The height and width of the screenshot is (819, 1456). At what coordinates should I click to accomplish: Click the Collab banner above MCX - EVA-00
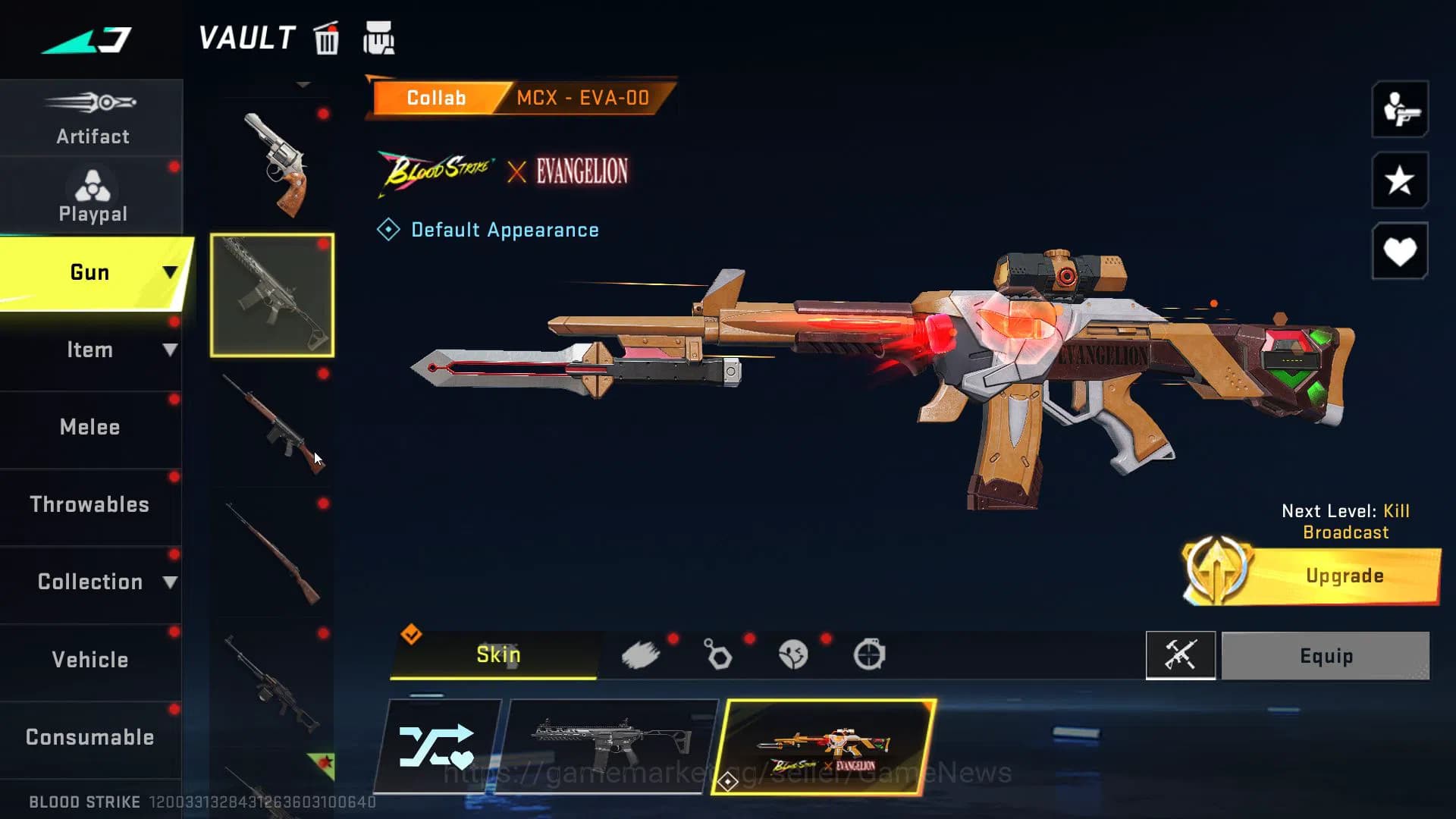coord(436,97)
